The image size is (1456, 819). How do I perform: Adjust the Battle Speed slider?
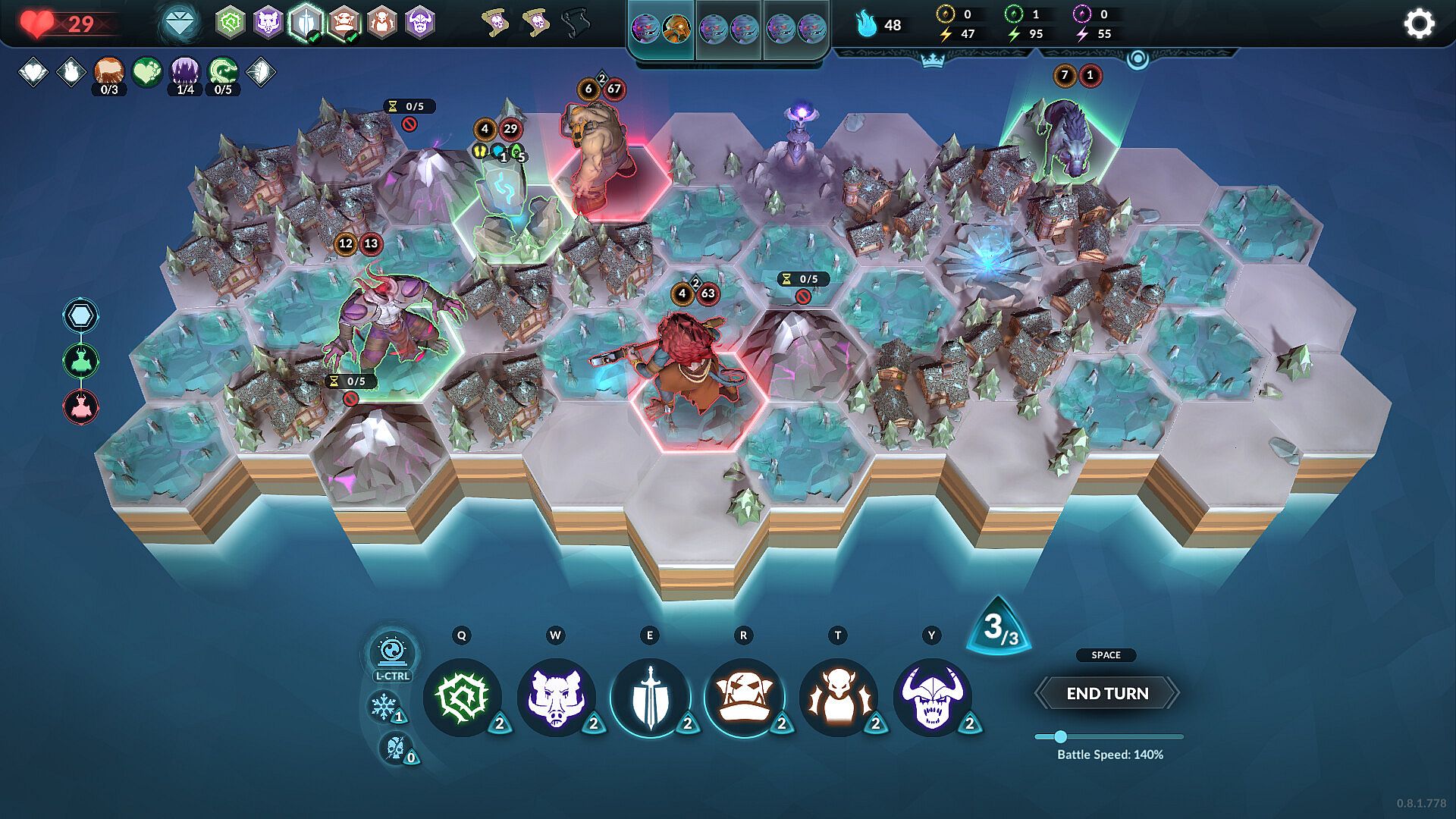pos(1060,736)
